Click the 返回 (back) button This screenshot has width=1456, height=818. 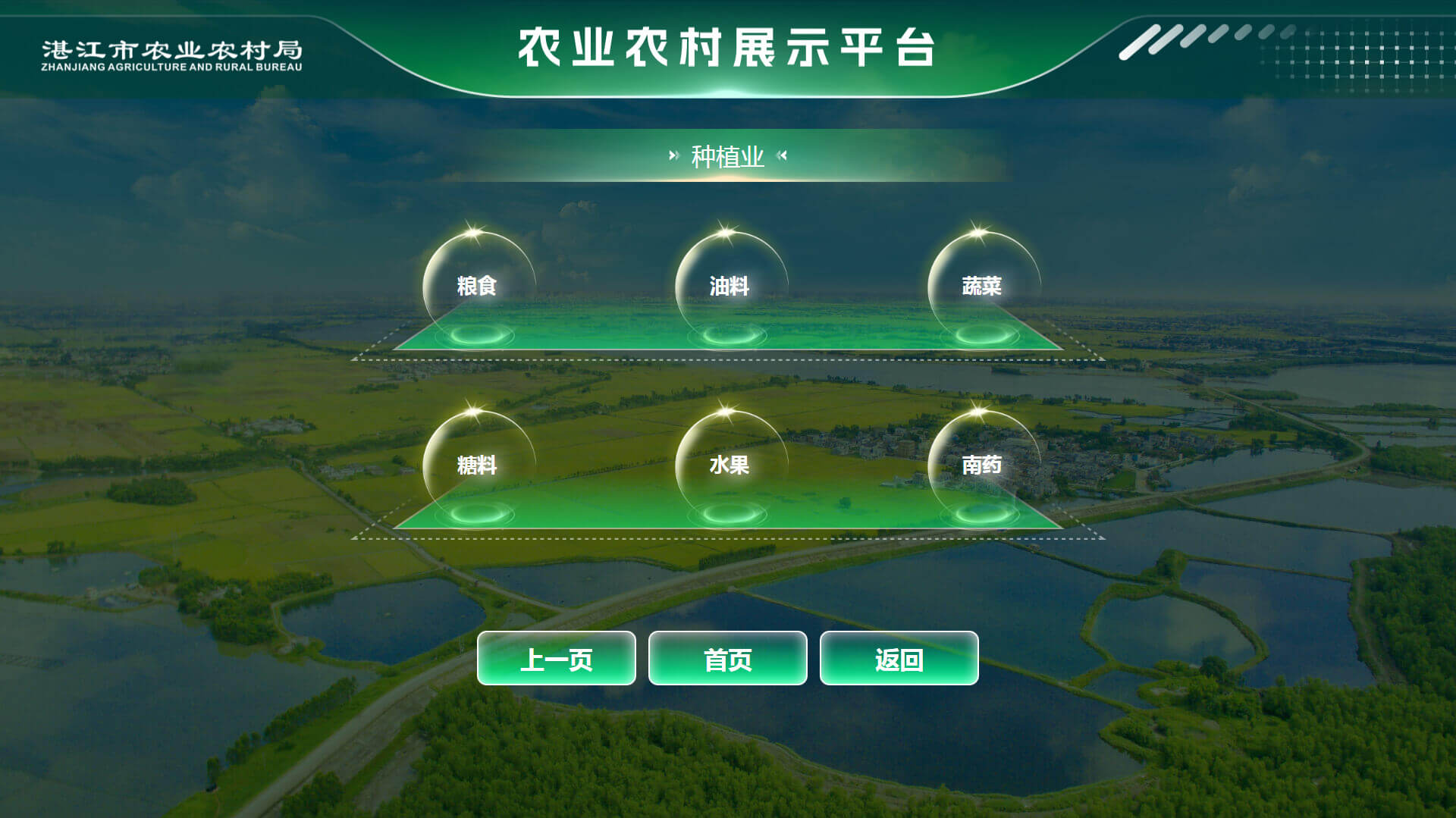point(899,659)
